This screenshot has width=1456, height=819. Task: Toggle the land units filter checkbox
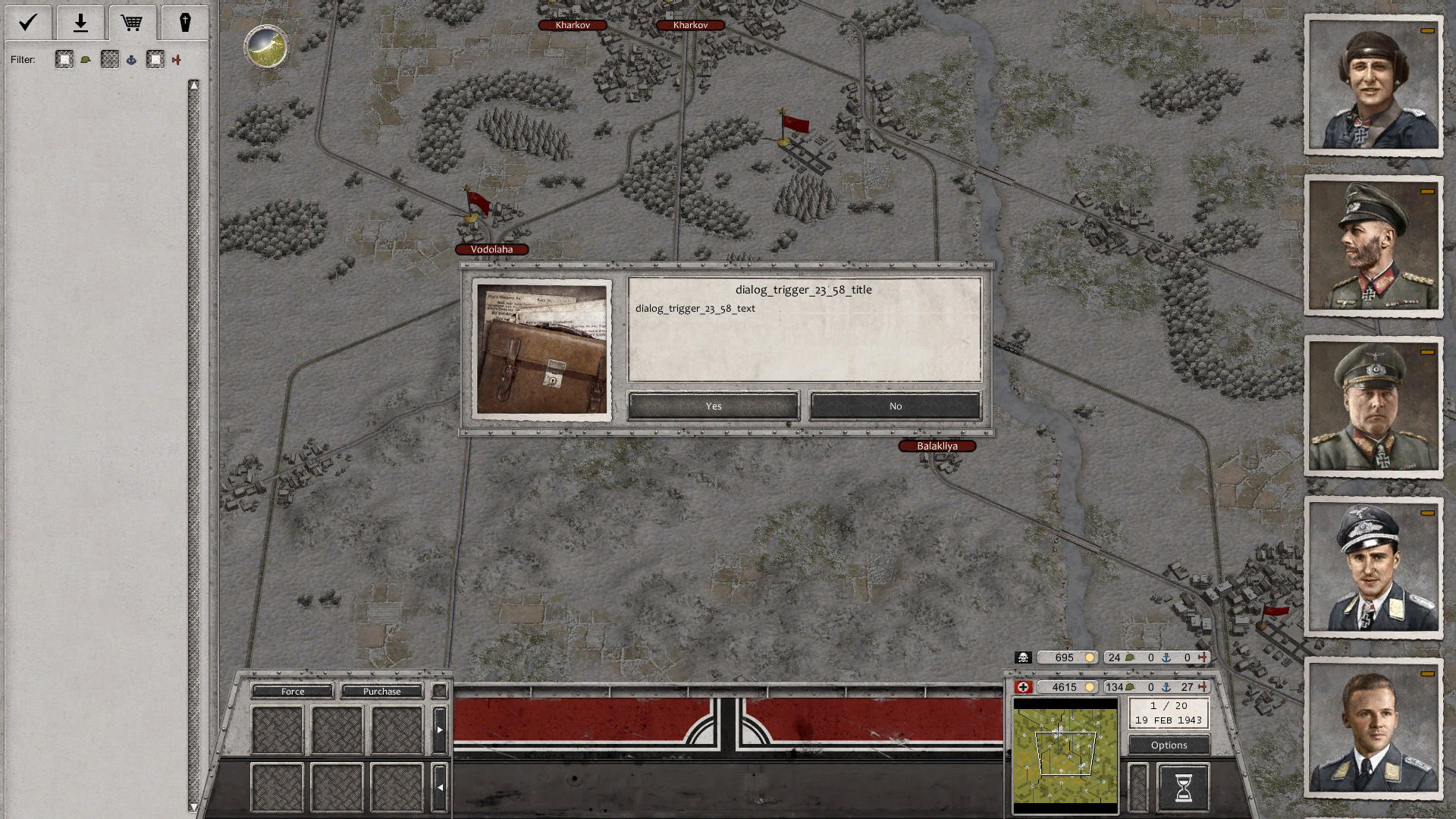click(64, 59)
